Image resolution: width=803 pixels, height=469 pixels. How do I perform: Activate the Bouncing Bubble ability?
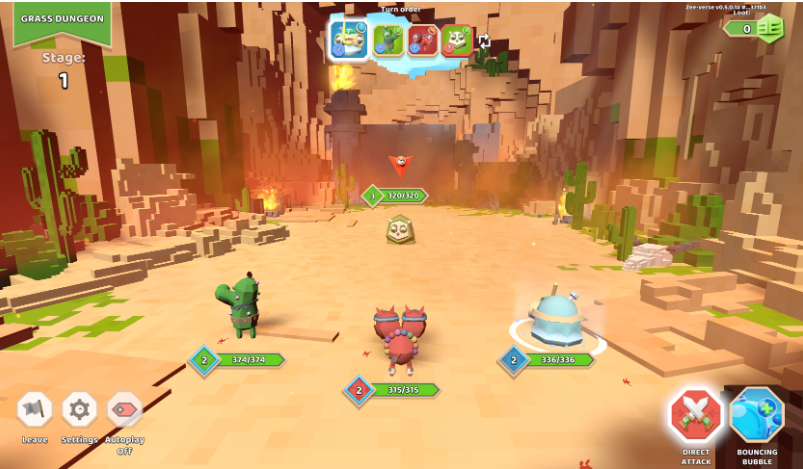757,415
